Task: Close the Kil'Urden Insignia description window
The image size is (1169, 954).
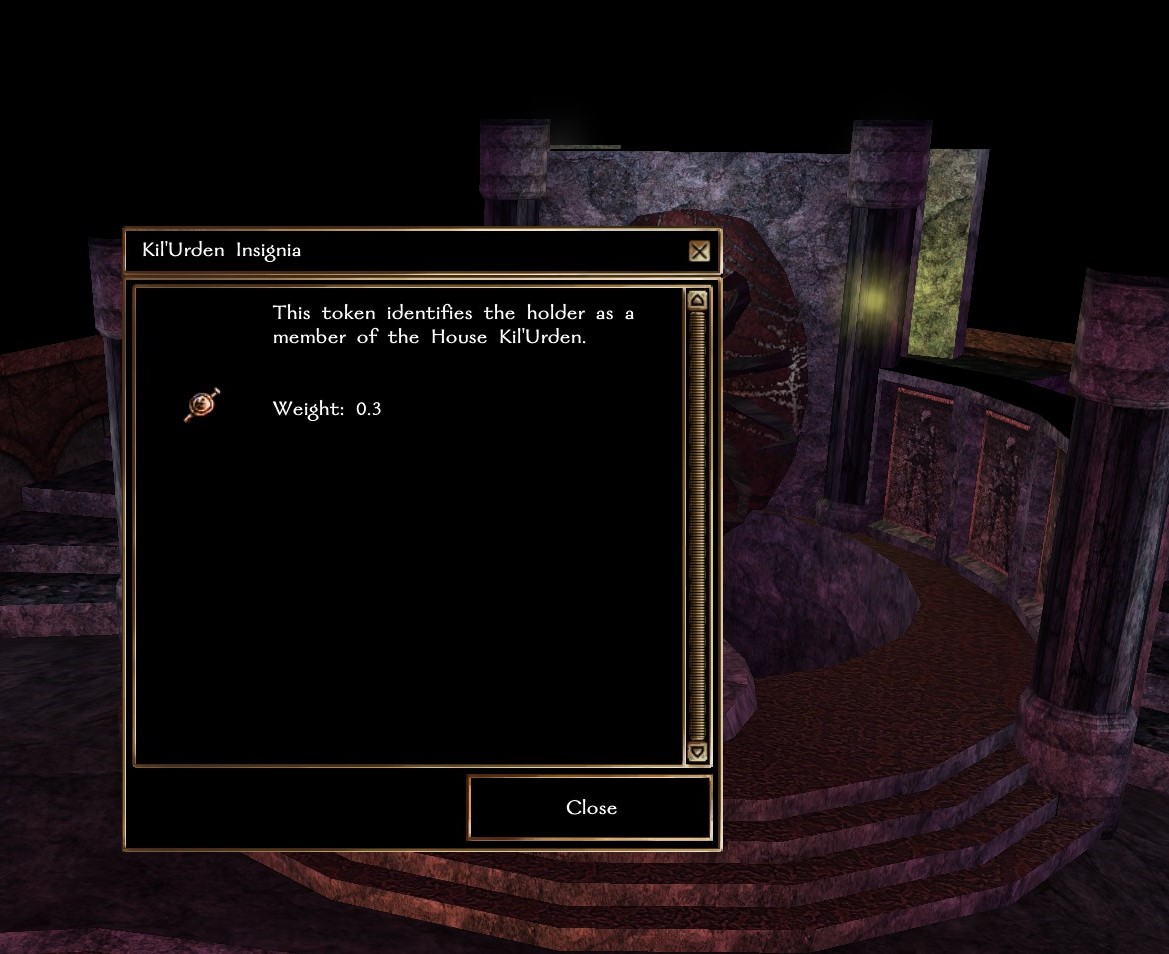Action: 590,808
